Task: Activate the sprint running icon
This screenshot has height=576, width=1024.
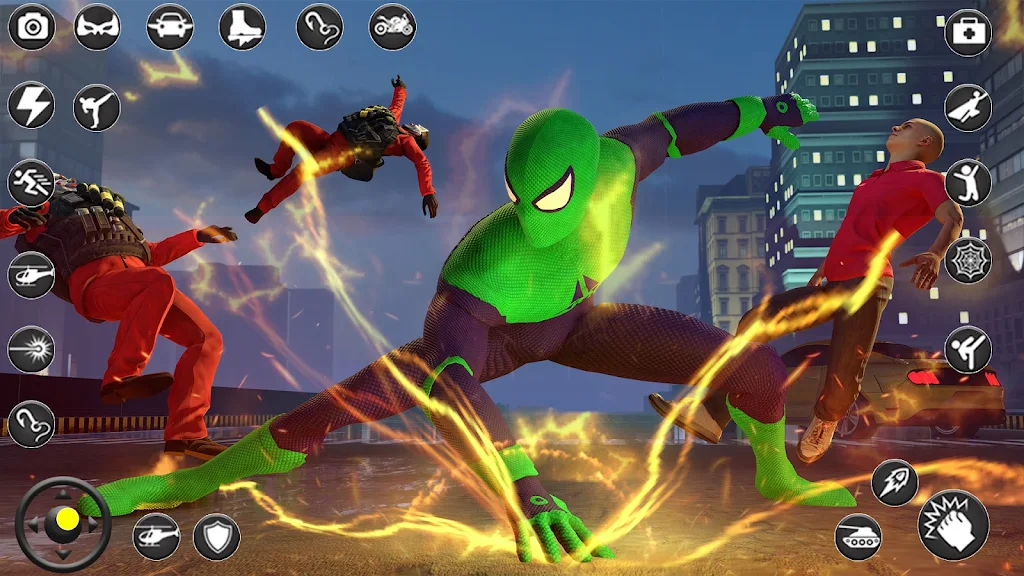Action: click(31, 182)
